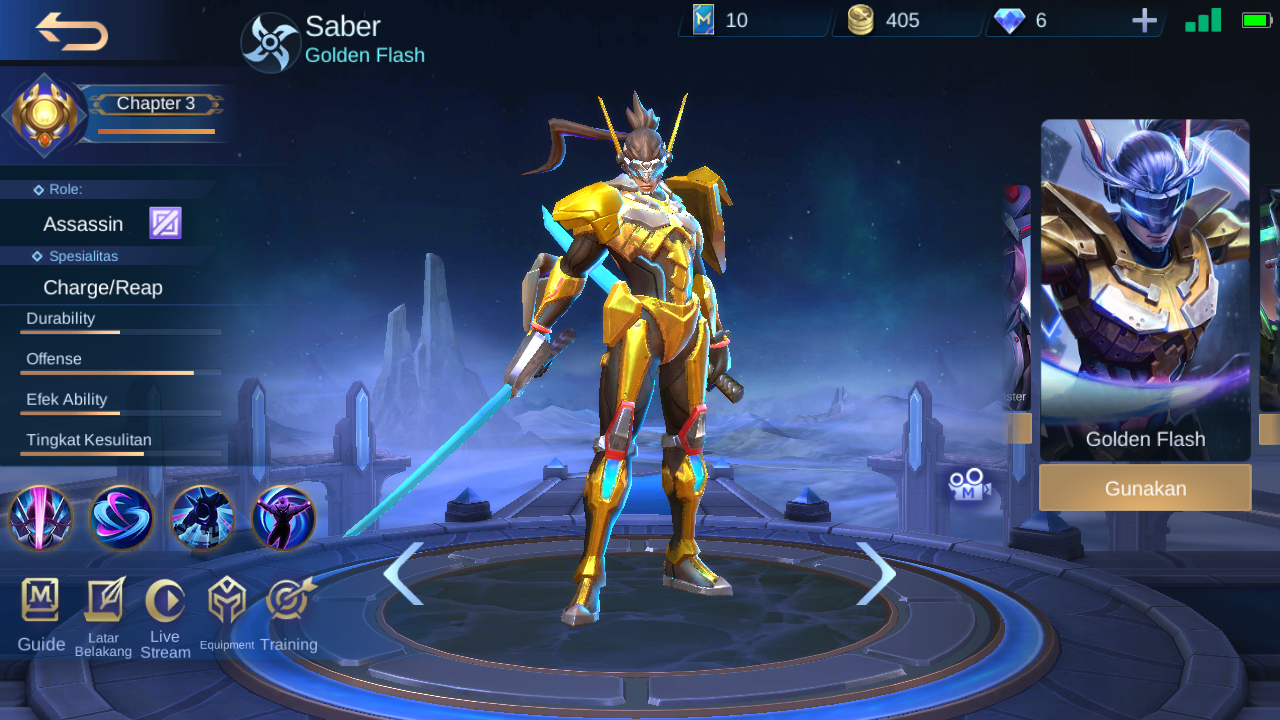Select Saber's passive skill icon

click(40, 519)
